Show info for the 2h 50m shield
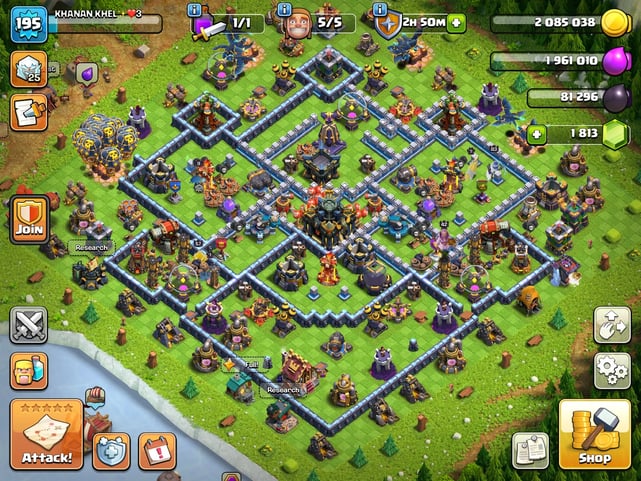Image resolution: width=641 pixels, height=481 pixels. tap(380, 9)
